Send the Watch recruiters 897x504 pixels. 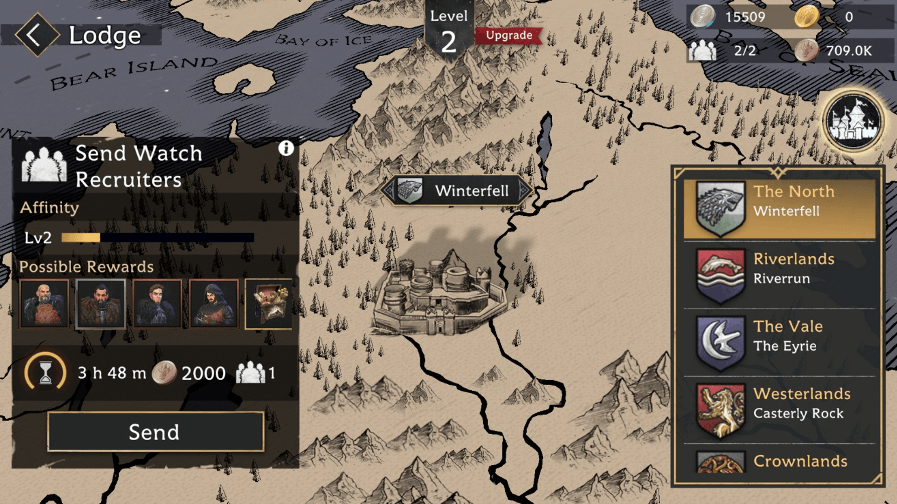(155, 432)
